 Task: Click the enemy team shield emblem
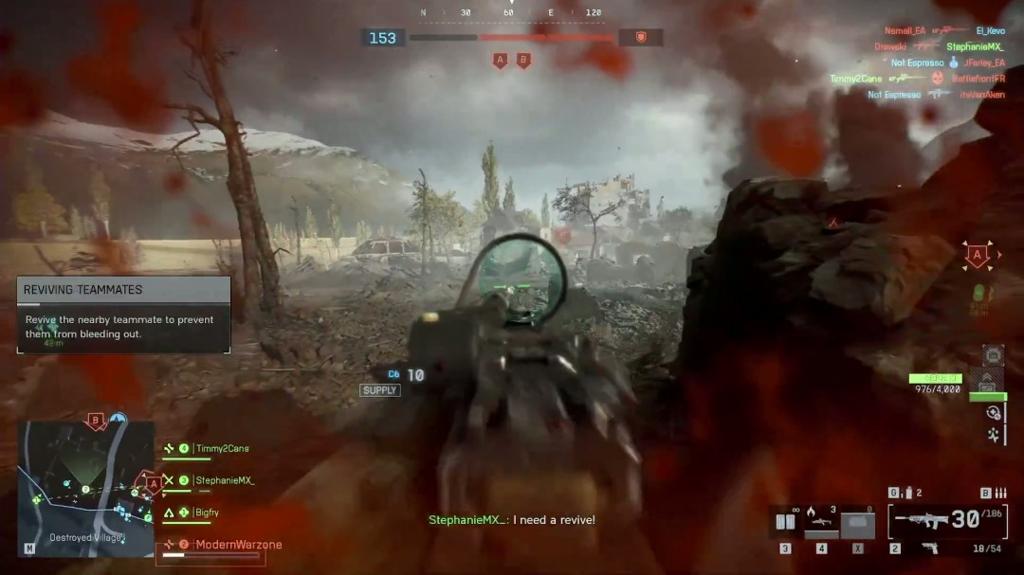point(641,38)
